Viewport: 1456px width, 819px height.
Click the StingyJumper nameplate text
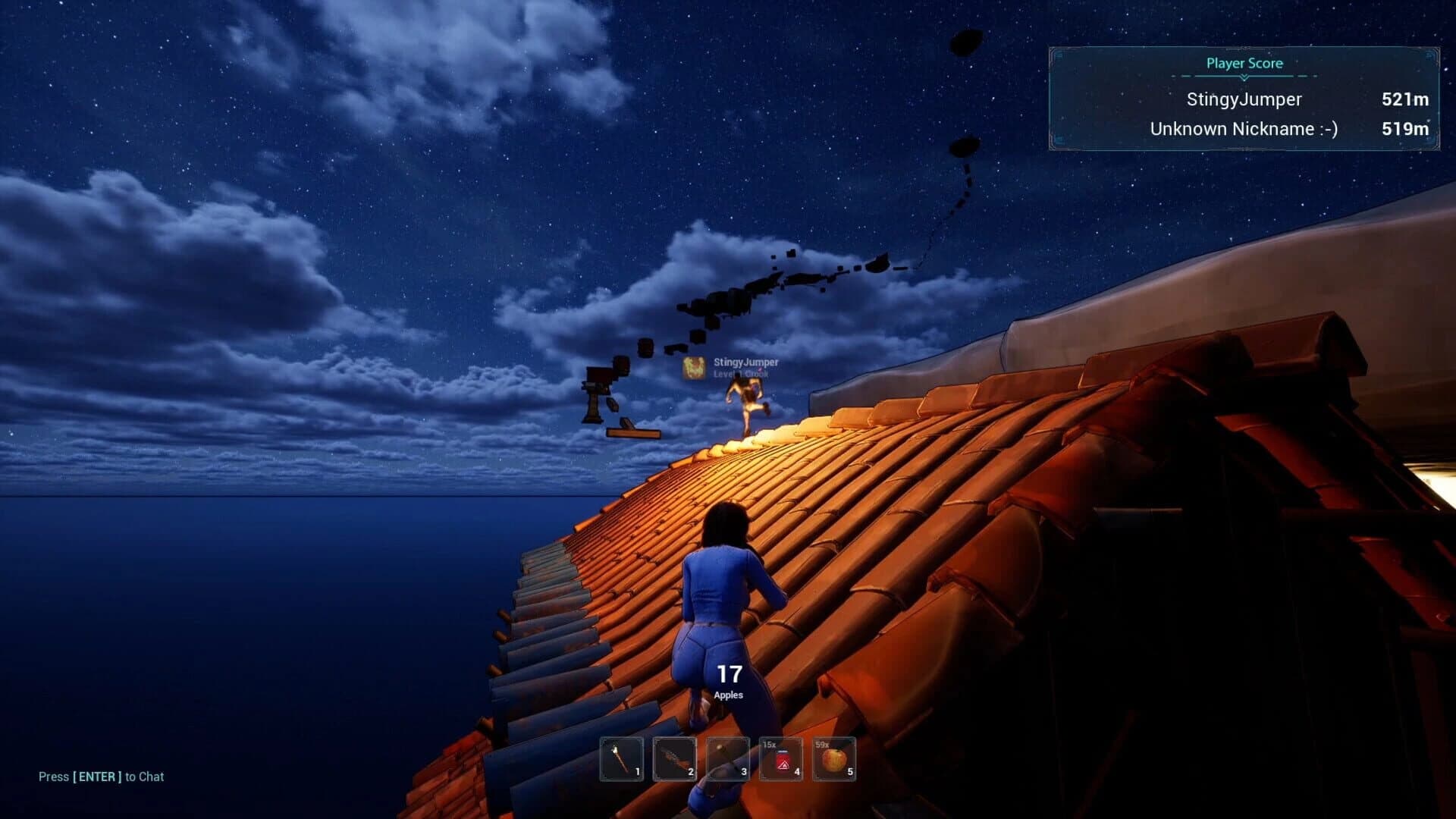[x=745, y=362]
